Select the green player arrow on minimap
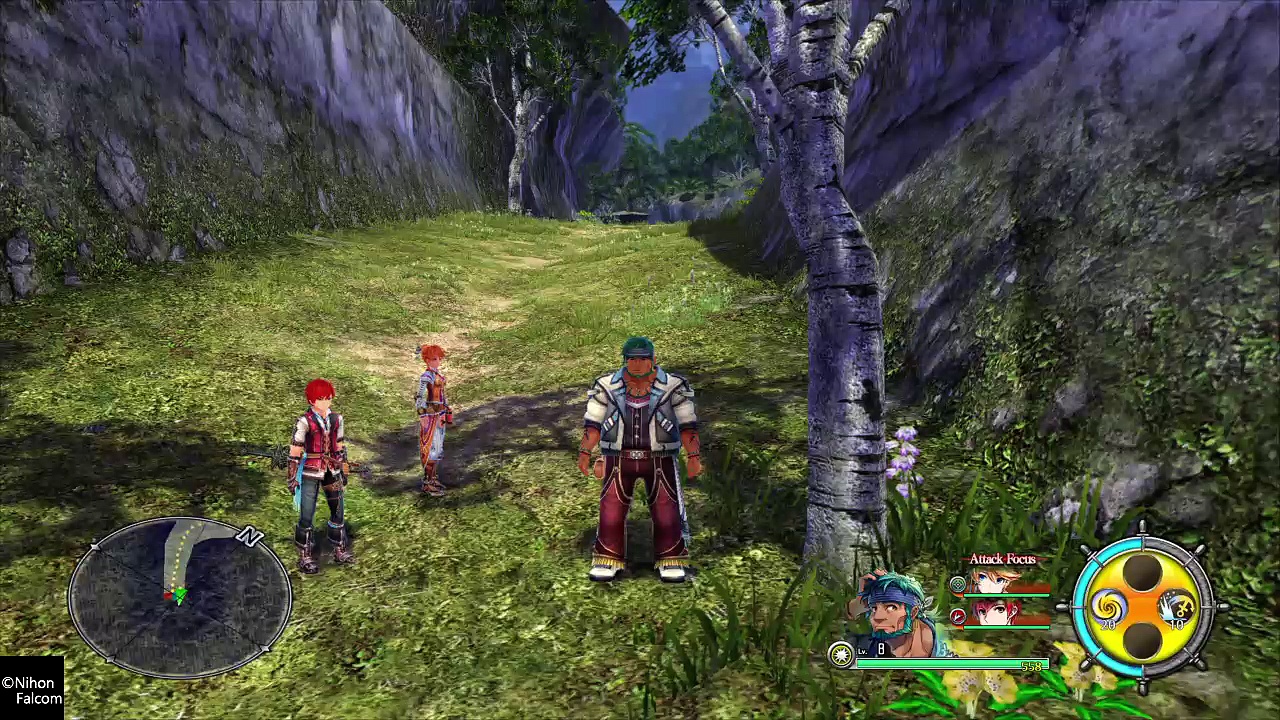The width and height of the screenshot is (1280, 720). point(179,596)
